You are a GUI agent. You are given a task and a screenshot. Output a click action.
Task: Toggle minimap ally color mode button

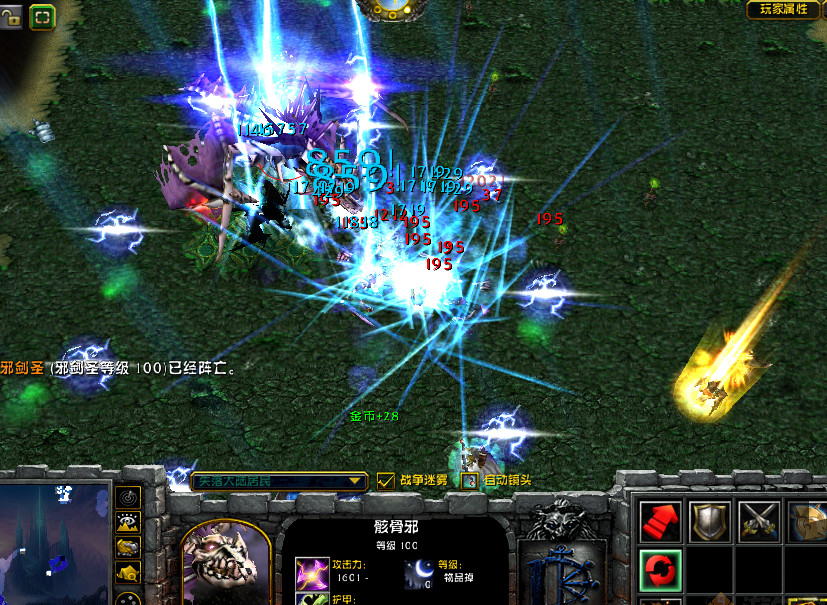(127, 547)
